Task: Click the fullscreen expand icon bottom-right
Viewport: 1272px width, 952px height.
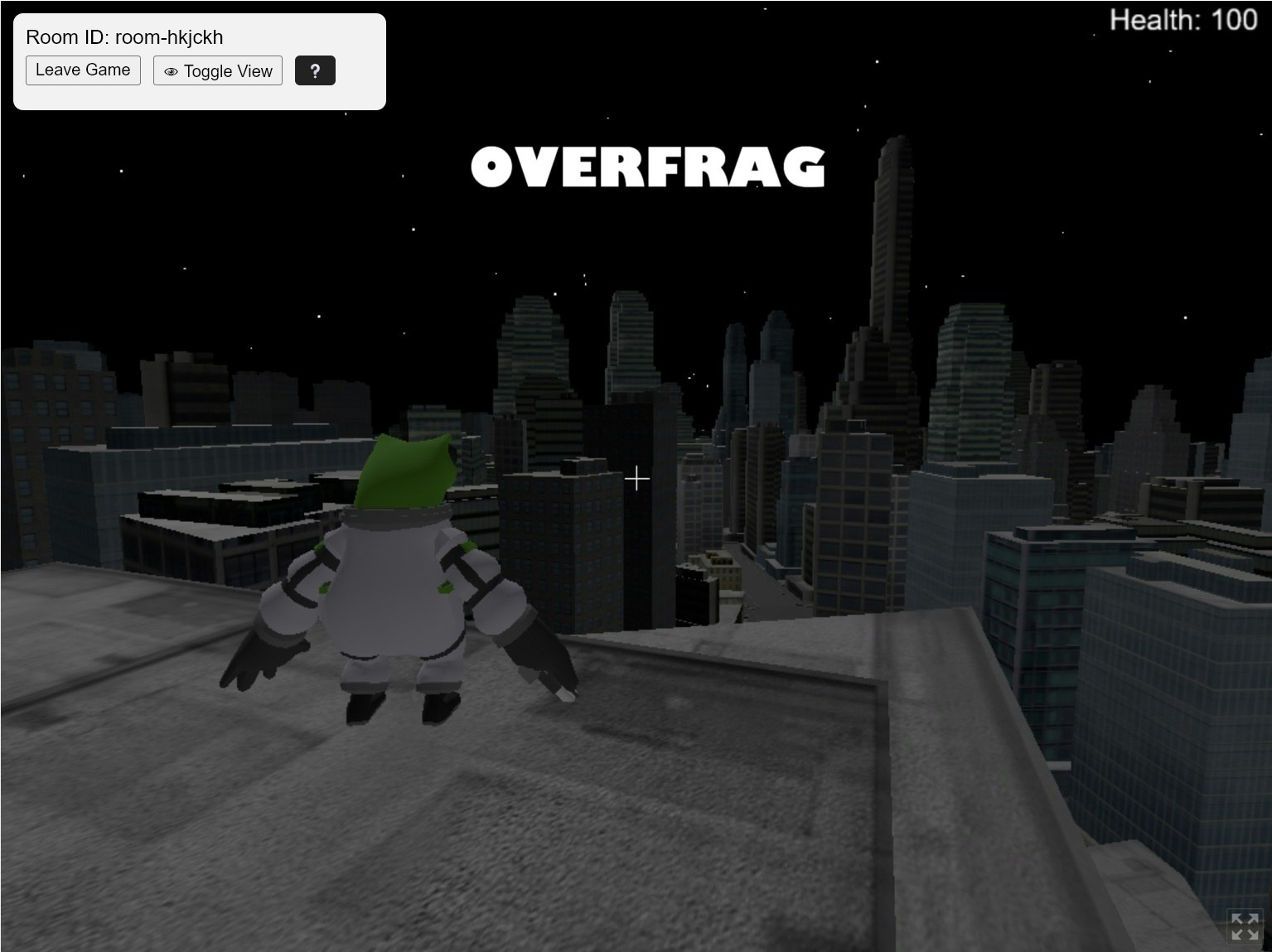Action: 1244,925
